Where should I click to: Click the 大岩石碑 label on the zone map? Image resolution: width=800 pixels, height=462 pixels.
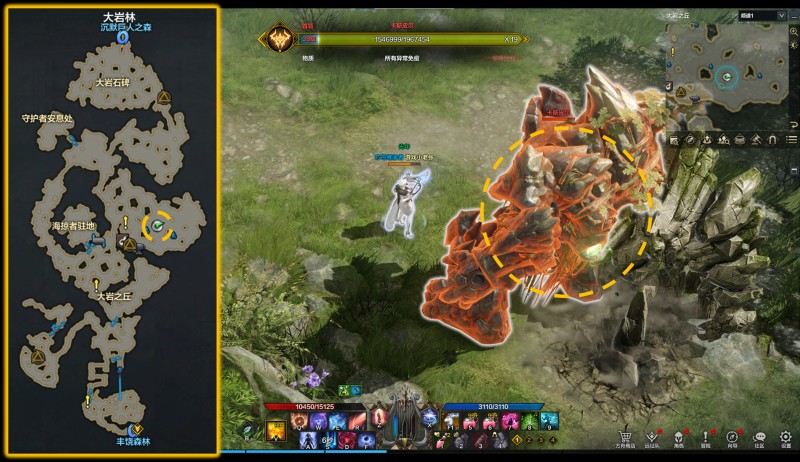[x=113, y=83]
